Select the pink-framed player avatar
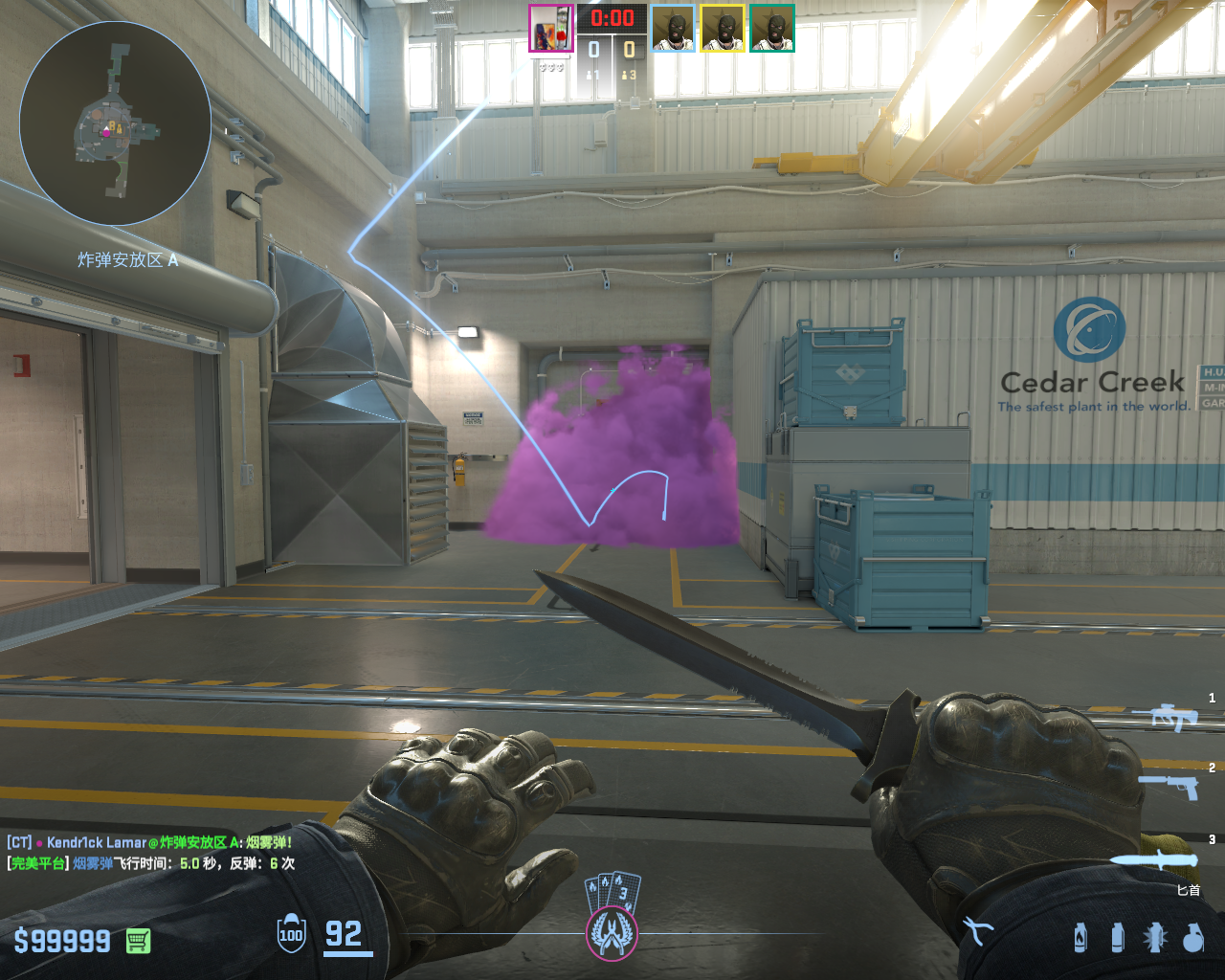This screenshot has height=980, width=1225. pos(551,29)
